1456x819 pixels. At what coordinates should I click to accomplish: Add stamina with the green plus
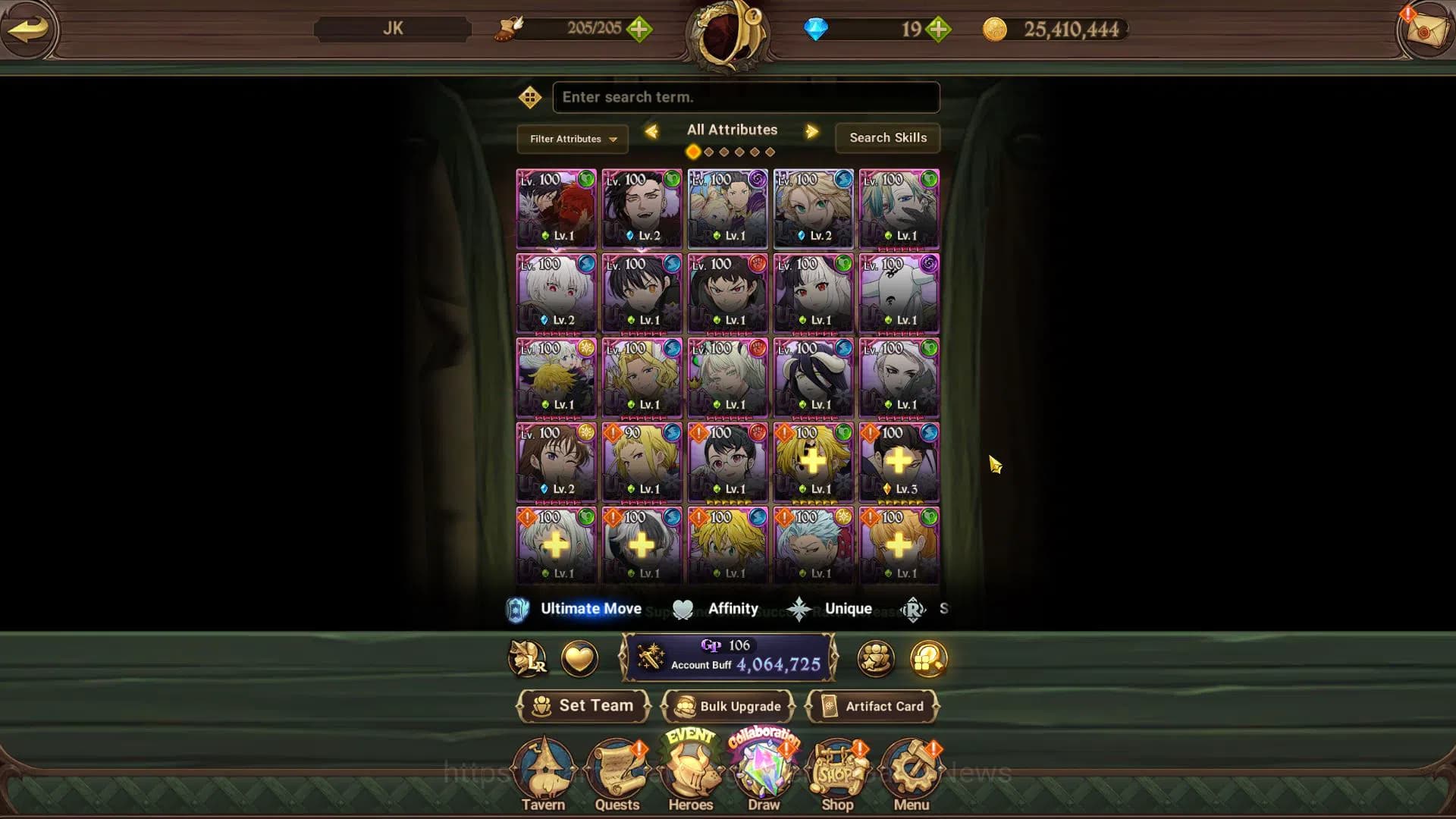pos(639,30)
